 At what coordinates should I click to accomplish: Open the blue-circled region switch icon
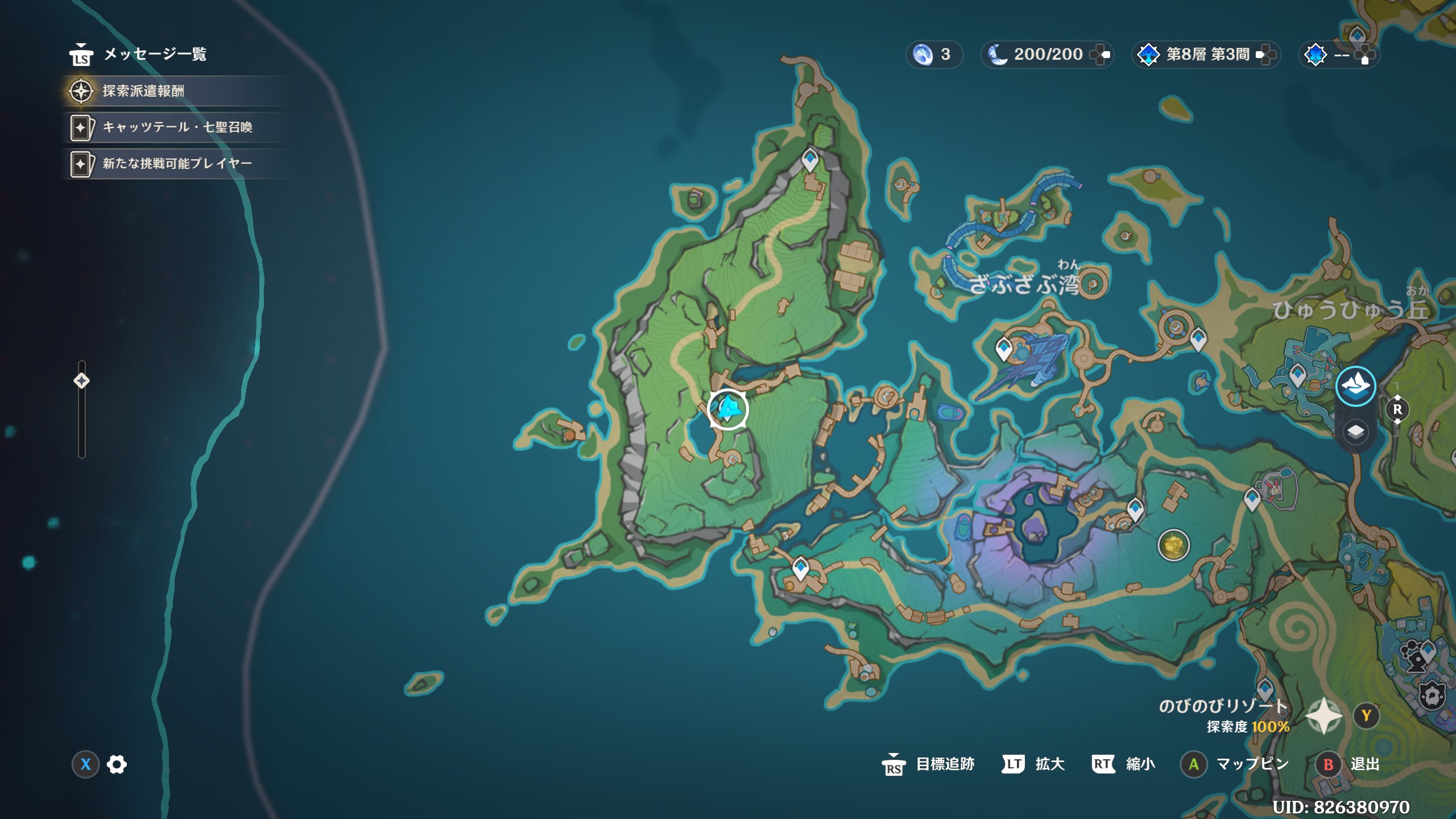(1355, 386)
